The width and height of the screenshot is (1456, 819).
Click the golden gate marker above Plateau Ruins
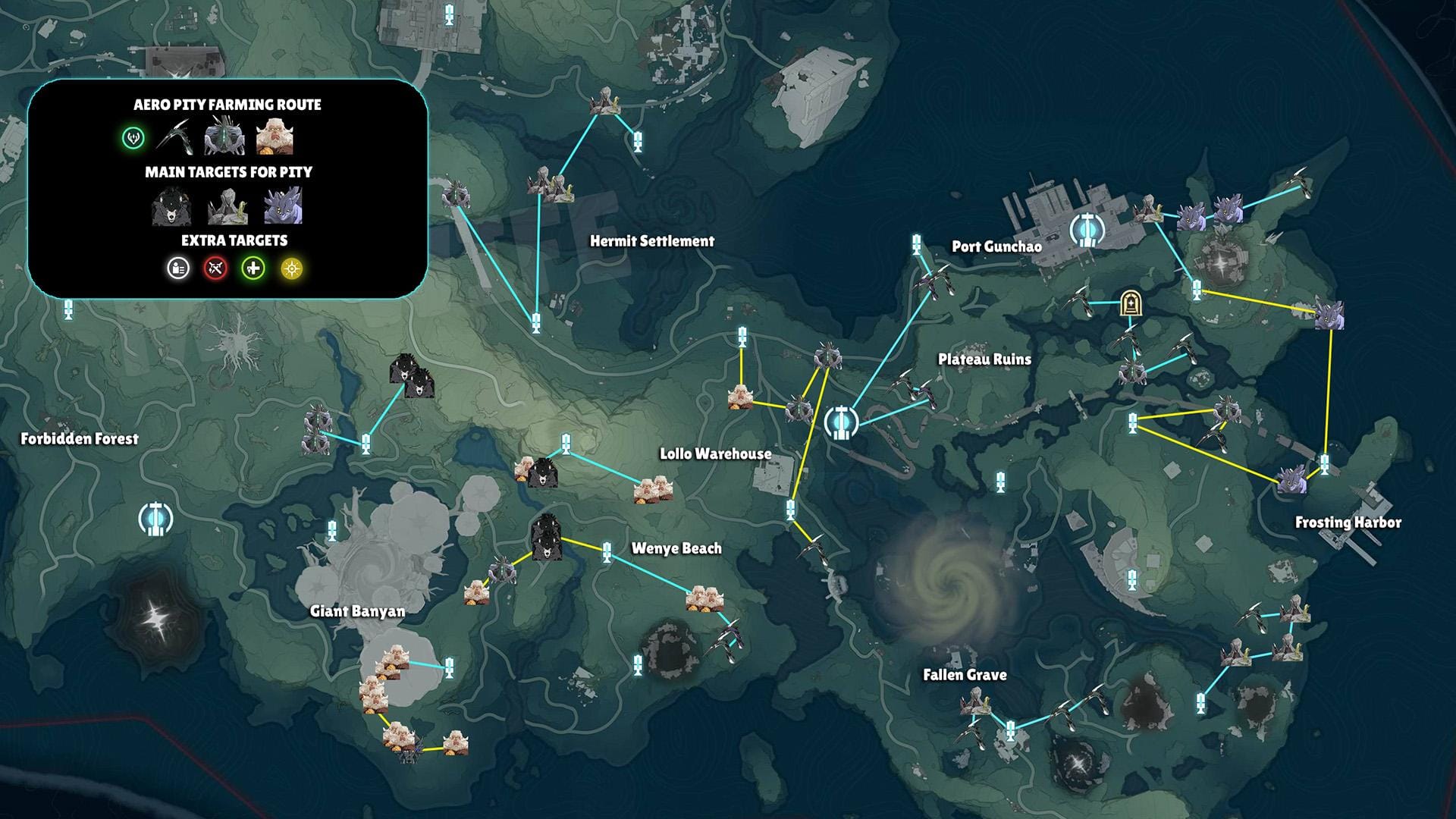1131,304
